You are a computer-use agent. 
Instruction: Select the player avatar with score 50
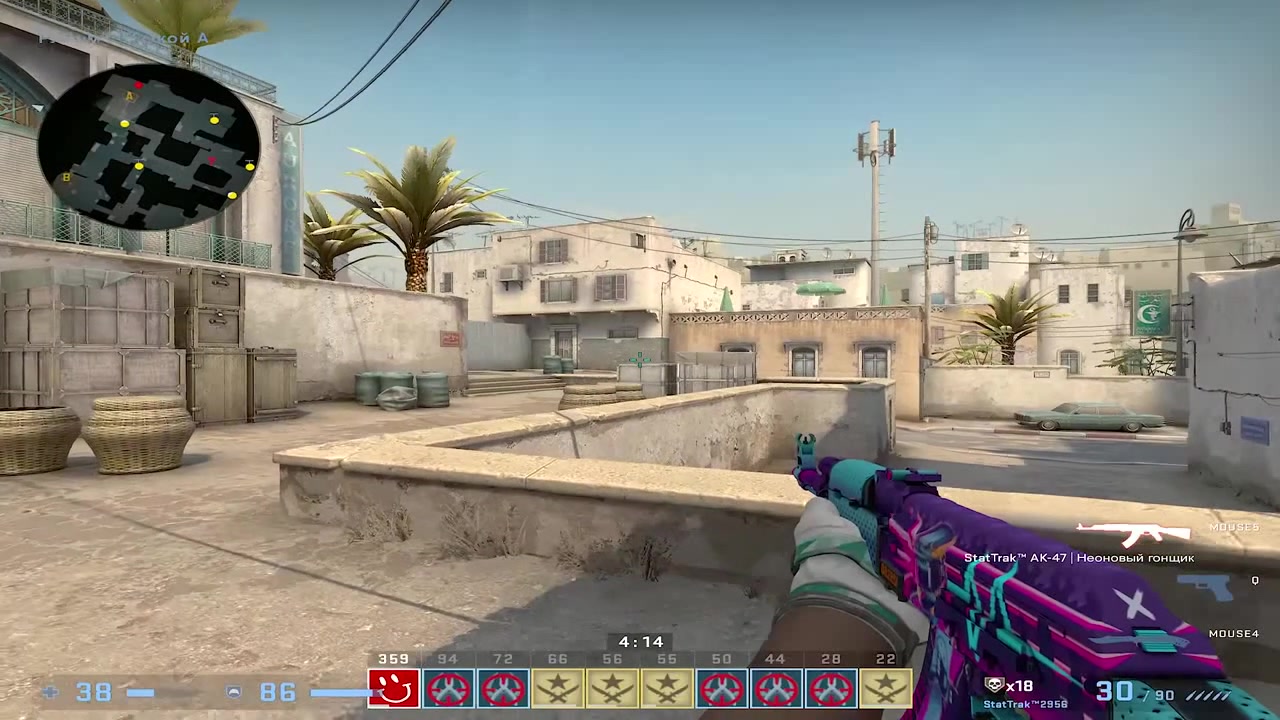point(722,688)
